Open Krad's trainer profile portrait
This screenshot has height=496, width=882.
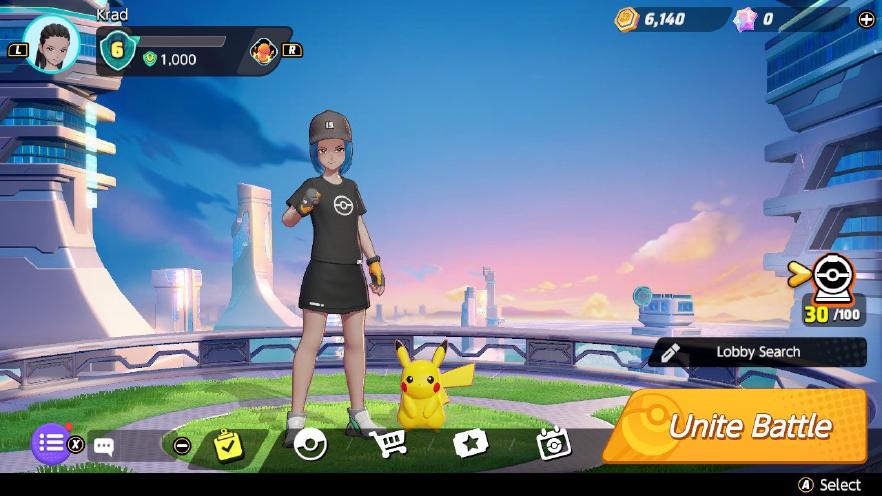coord(51,43)
